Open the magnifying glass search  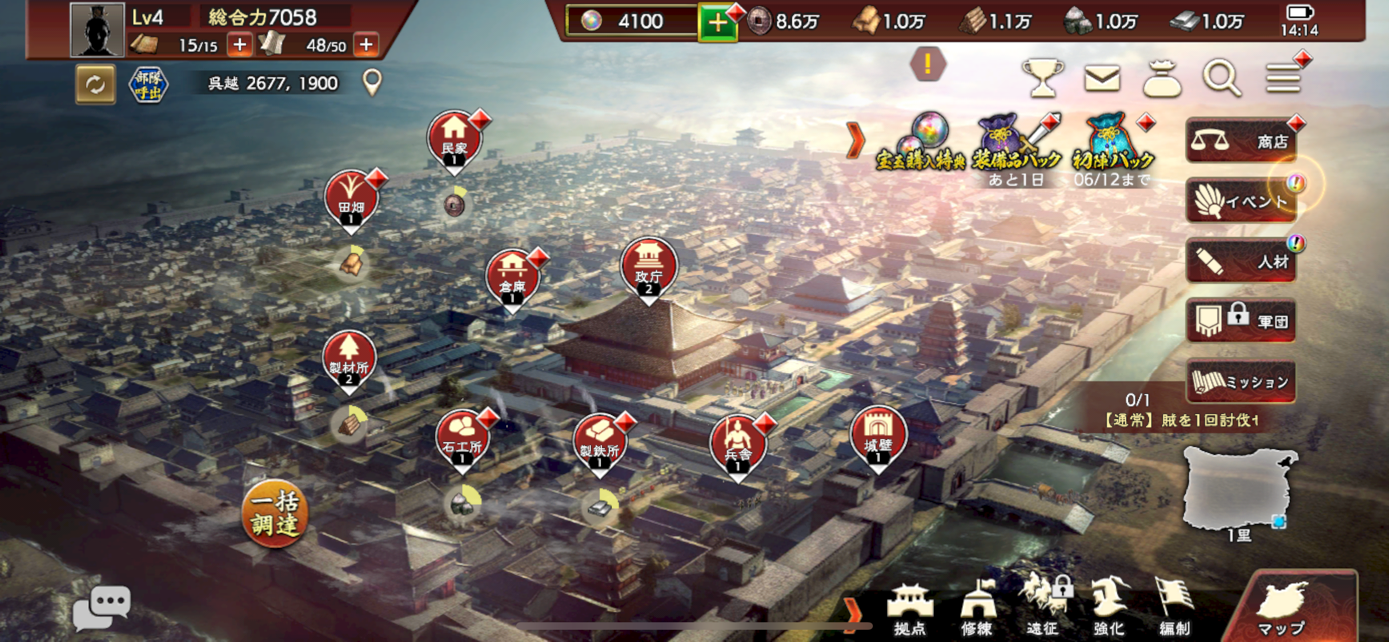click(1221, 78)
